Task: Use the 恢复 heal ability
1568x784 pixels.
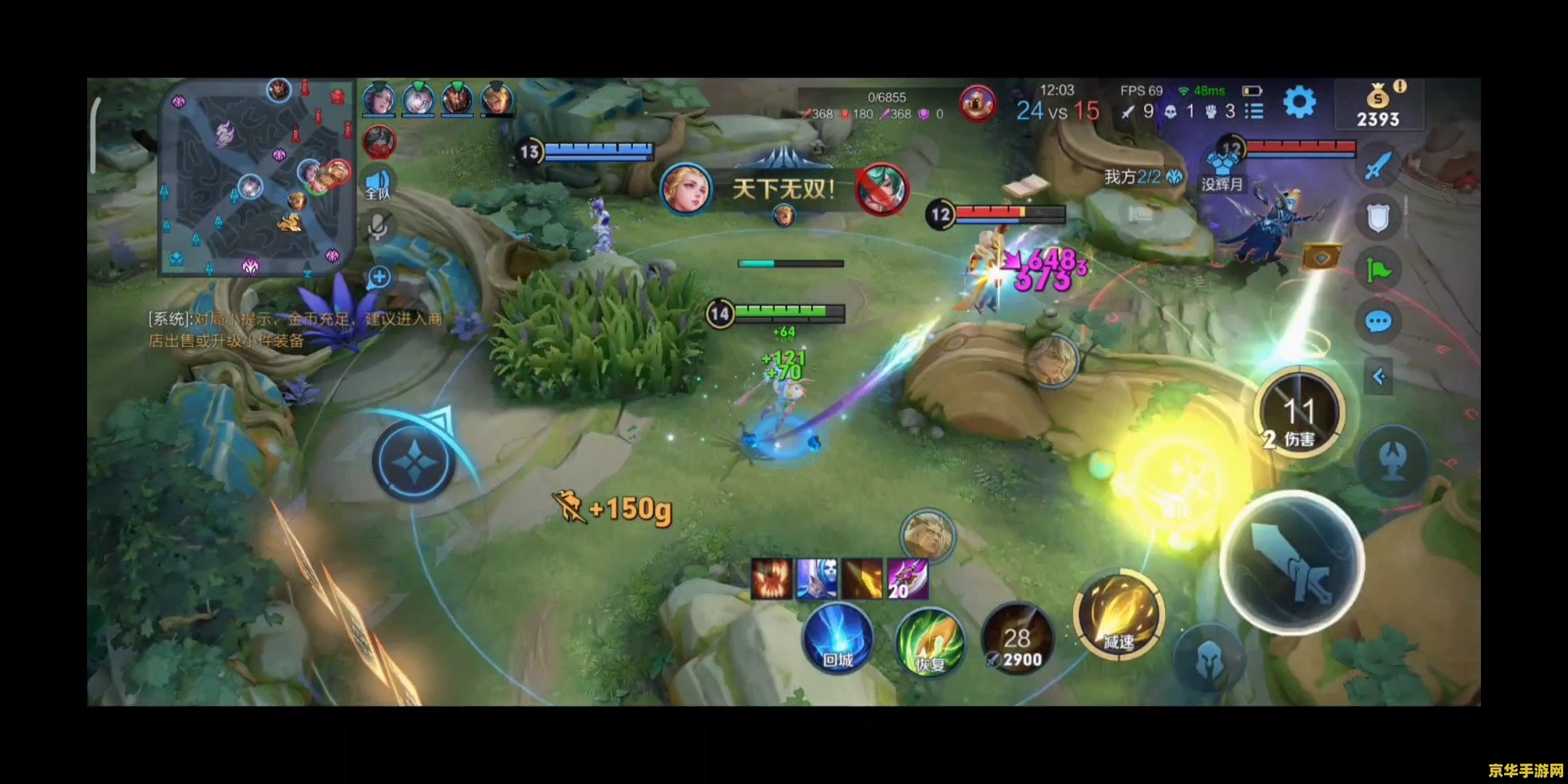Action: 930,643
